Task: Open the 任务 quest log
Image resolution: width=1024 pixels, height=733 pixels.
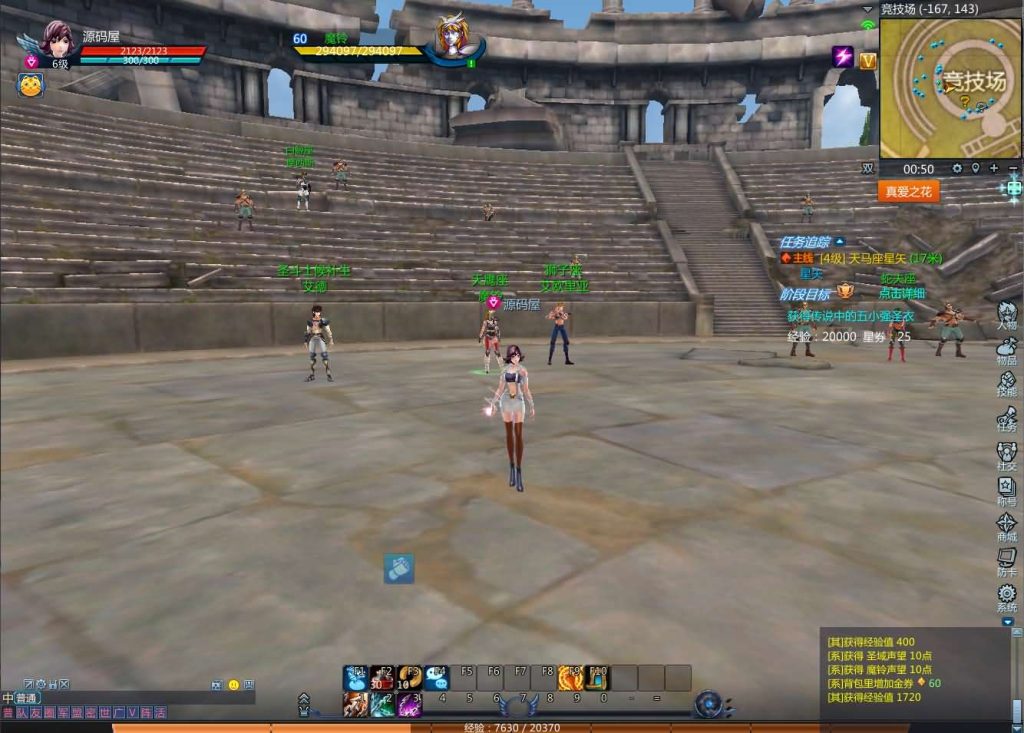Action: [1006, 417]
